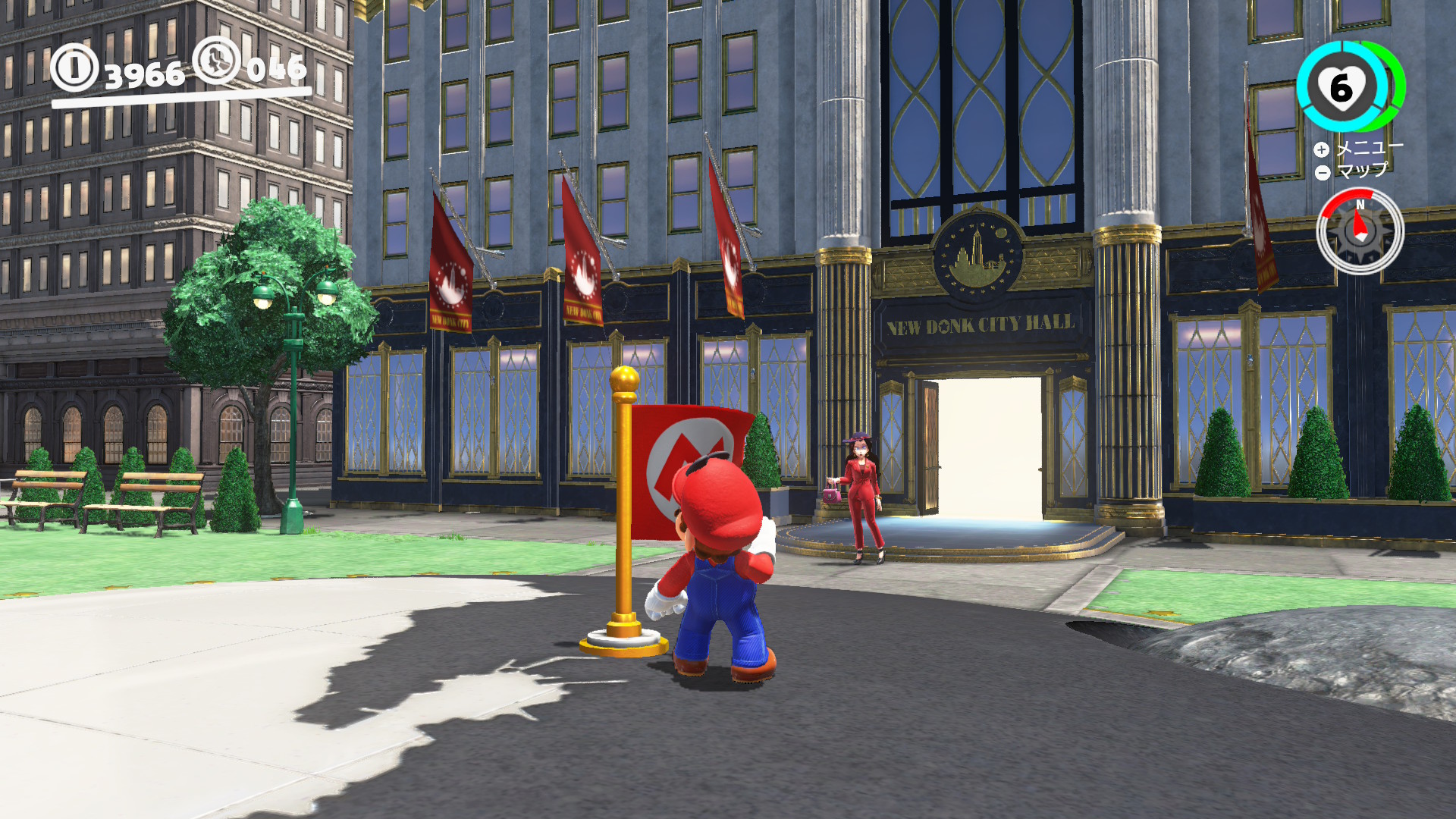Screen dimensions: 1456x819
Task: Toggle the north indicator on the compass
Action: pos(1361,203)
